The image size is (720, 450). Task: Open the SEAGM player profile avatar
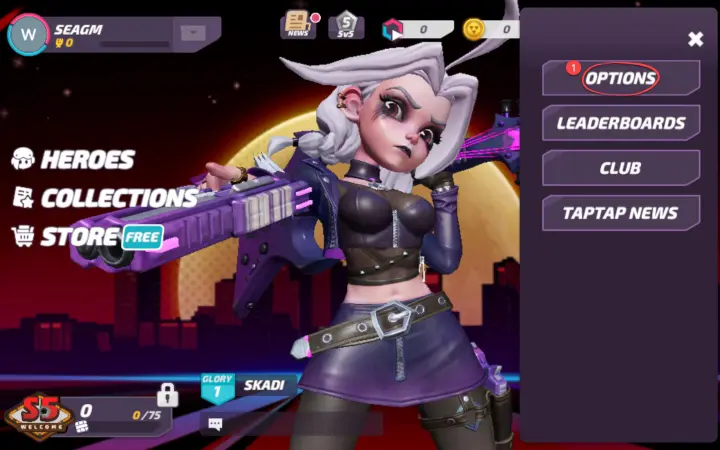[27, 36]
